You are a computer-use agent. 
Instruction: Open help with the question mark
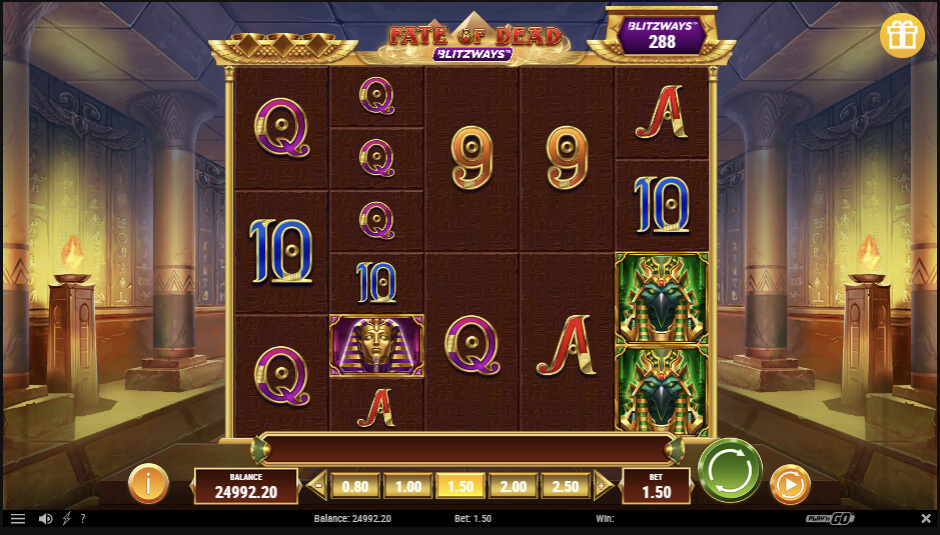tap(83, 519)
